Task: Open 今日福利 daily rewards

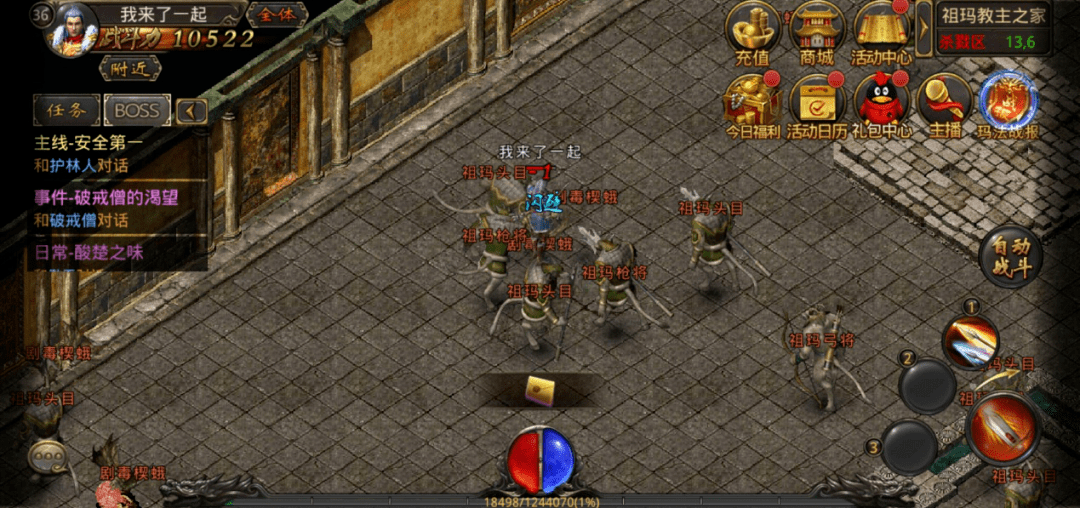Action: tap(752, 105)
